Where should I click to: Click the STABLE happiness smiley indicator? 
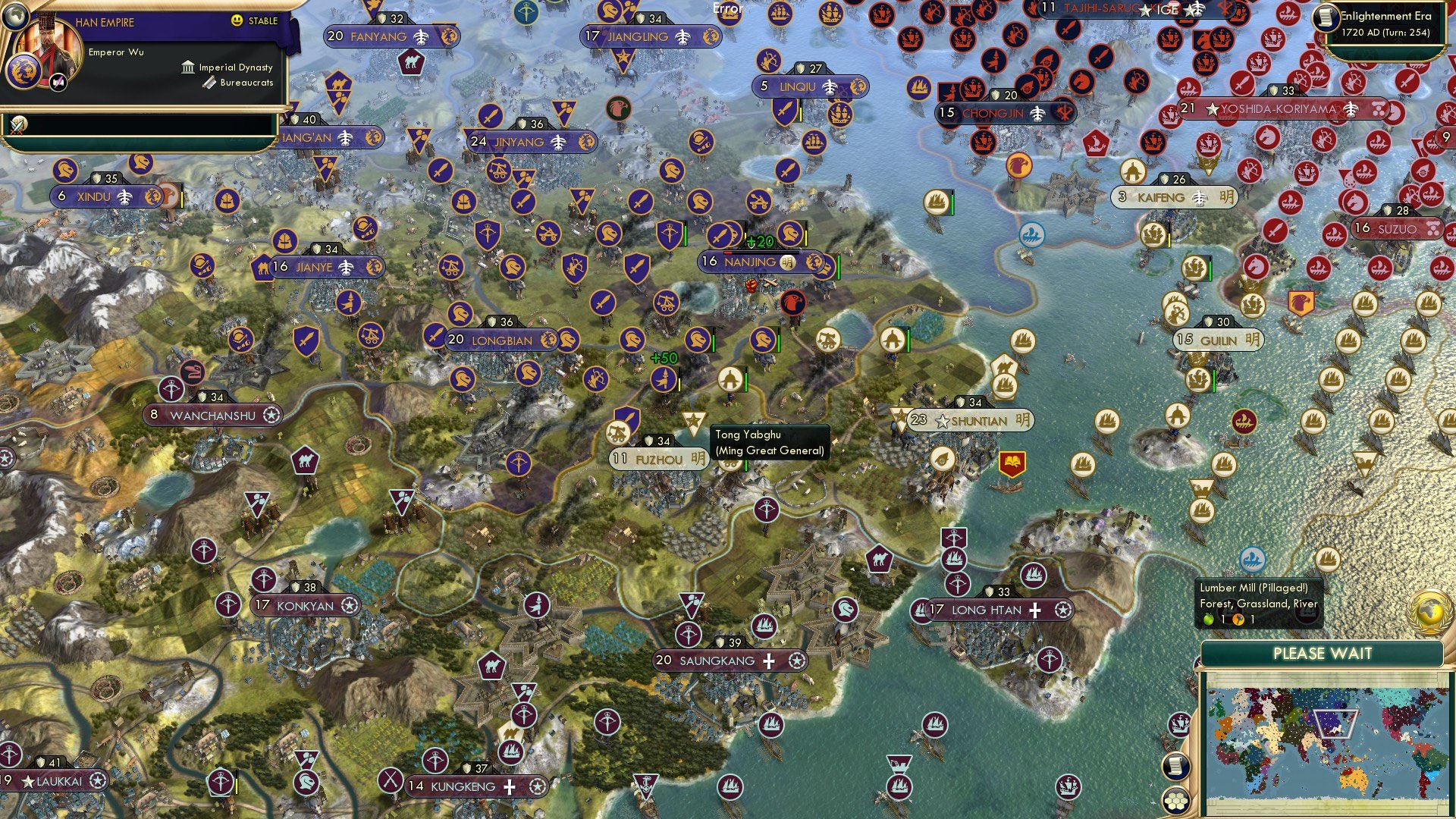pos(237,20)
